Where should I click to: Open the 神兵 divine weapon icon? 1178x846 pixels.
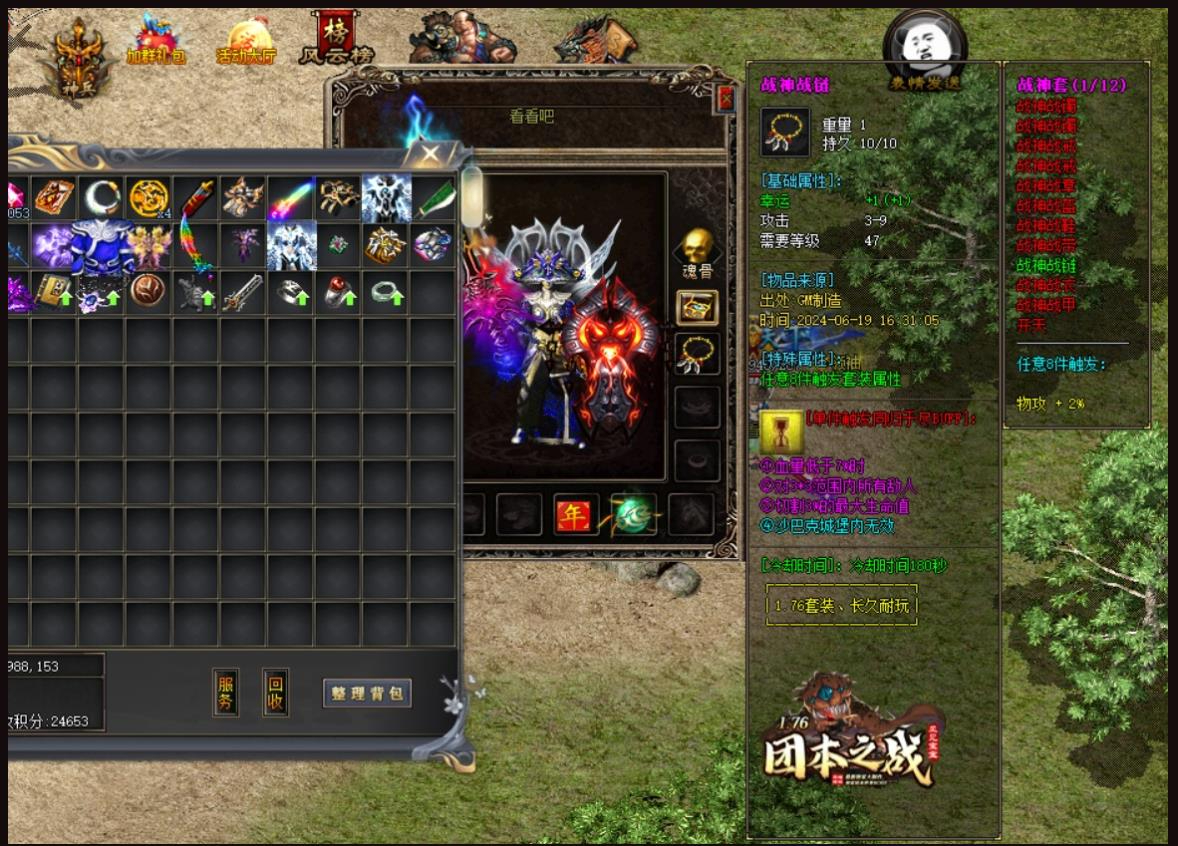[x=76, y=56]
